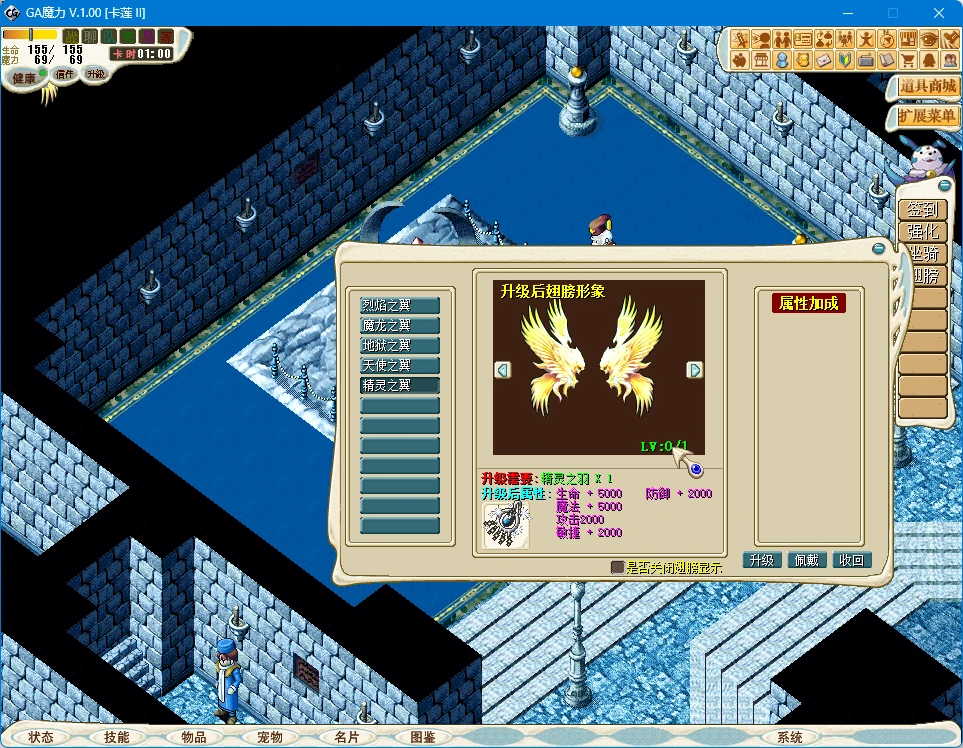Select the 地狱之翼 entry
963x748 pixels.
pos(400,345)
